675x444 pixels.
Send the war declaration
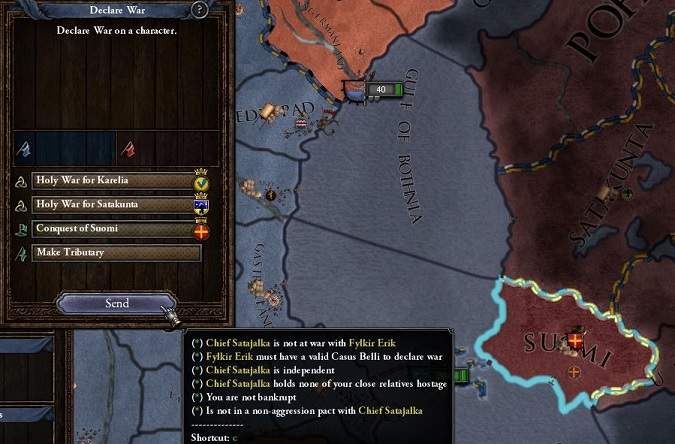[116, 303]
